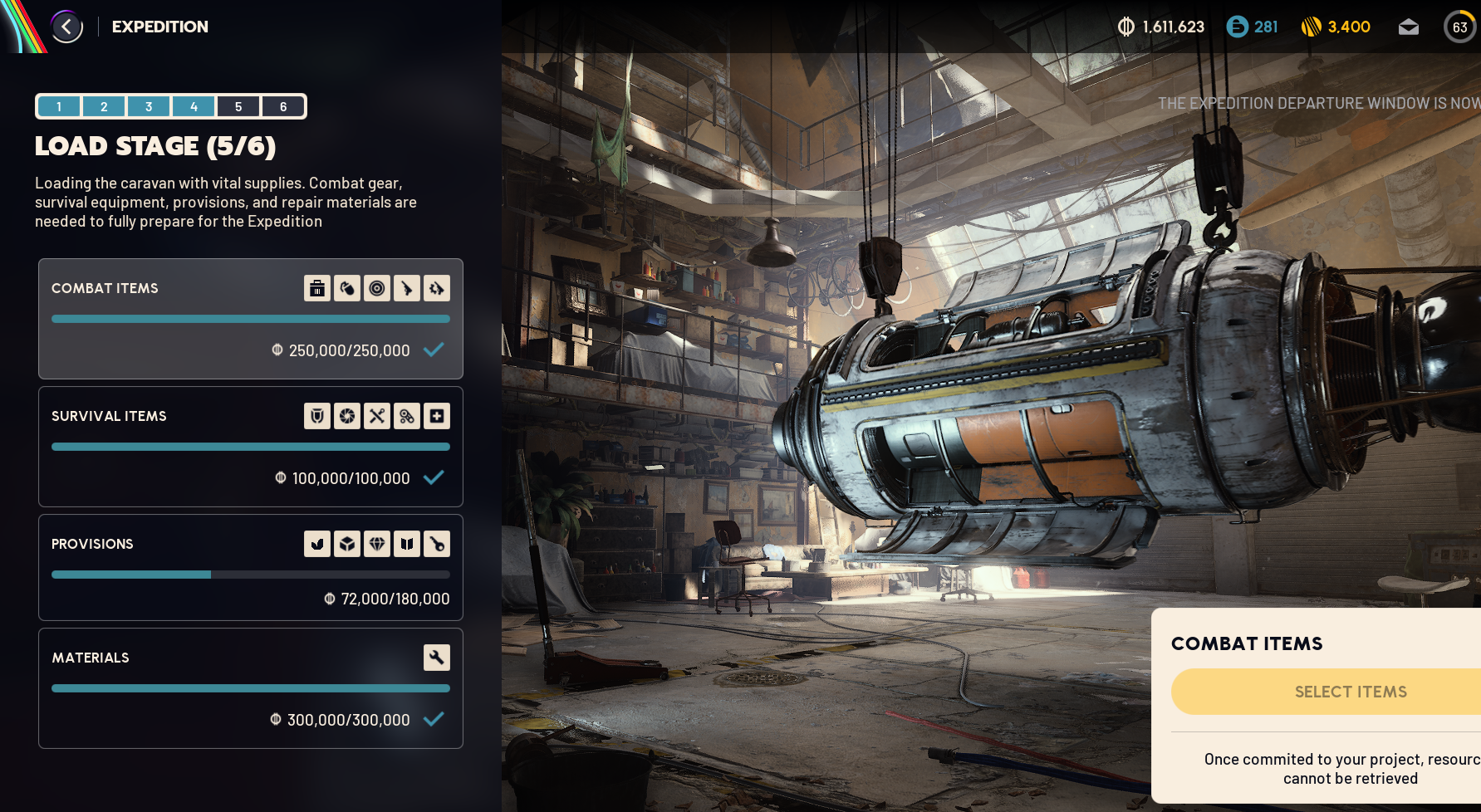Select the Combat Items category panel
The height and width of the screenshot is (812, 1481).
pos(250,319)
